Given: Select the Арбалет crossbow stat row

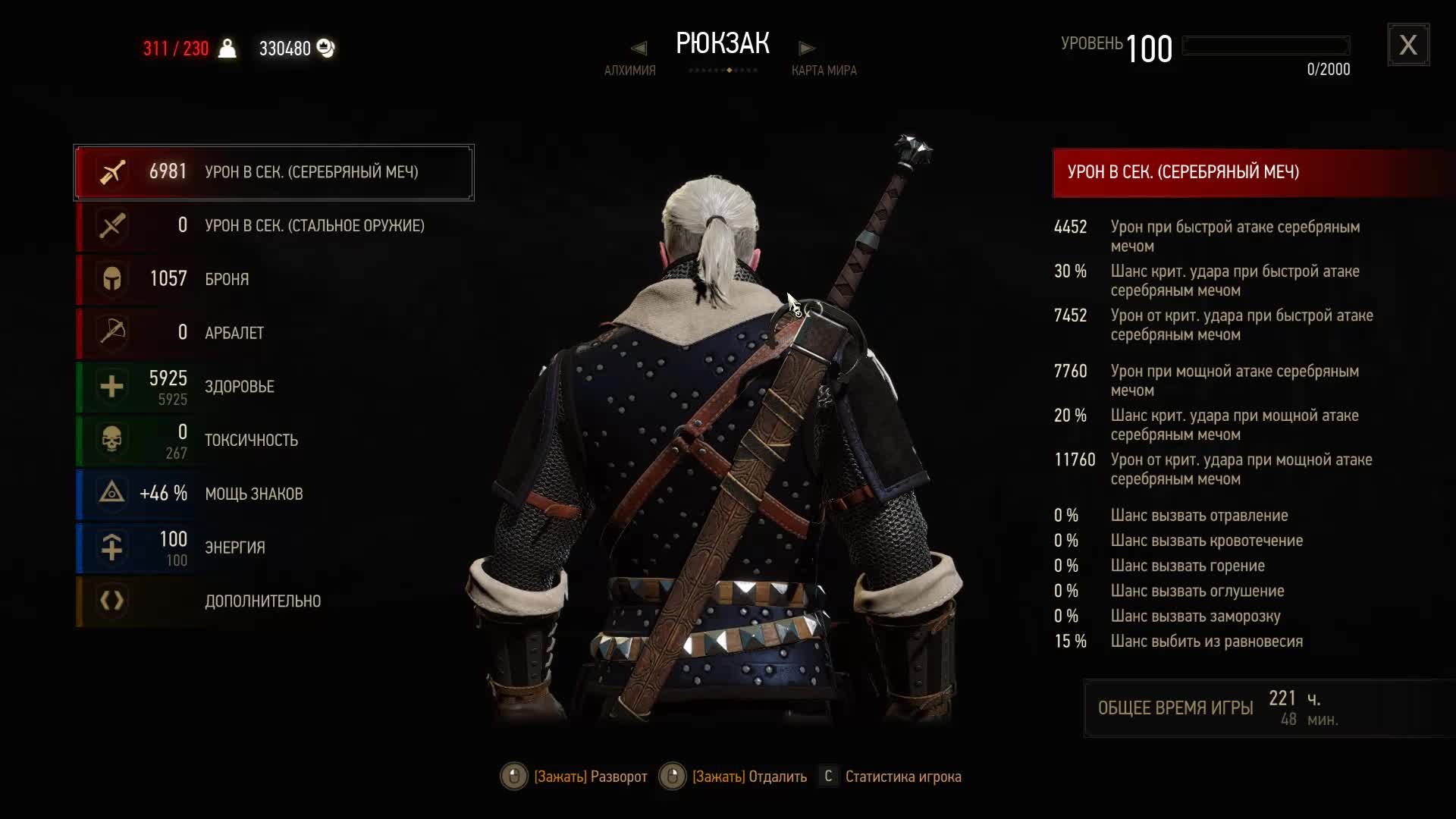Looking at the screenshot, I should click(274, 333).
